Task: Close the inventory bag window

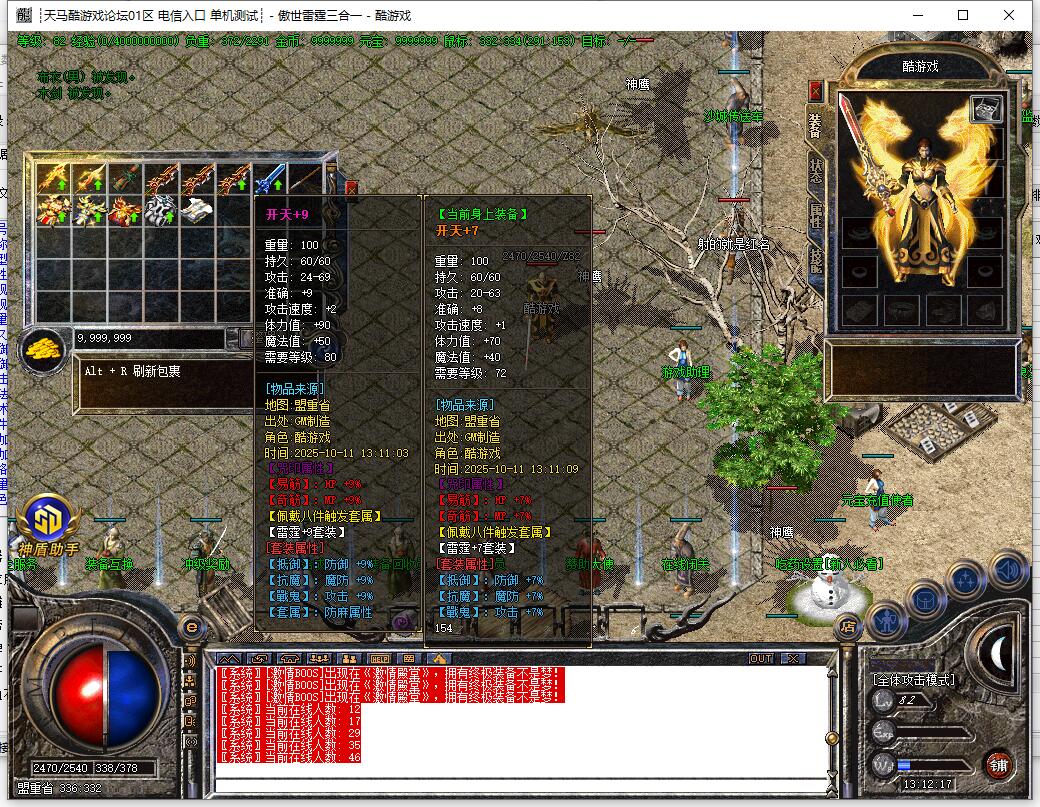Action: (351, 187)
